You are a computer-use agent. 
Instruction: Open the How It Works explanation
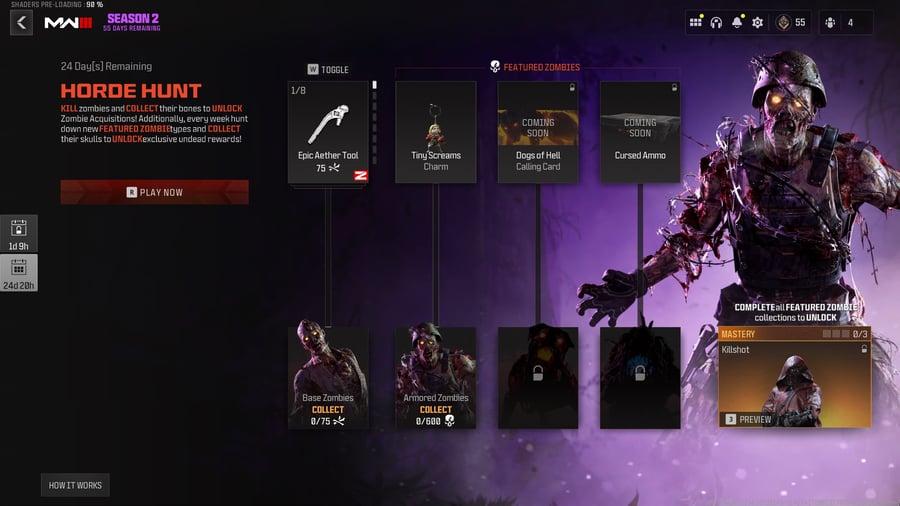pyautogui.click(x=76, y=486)
